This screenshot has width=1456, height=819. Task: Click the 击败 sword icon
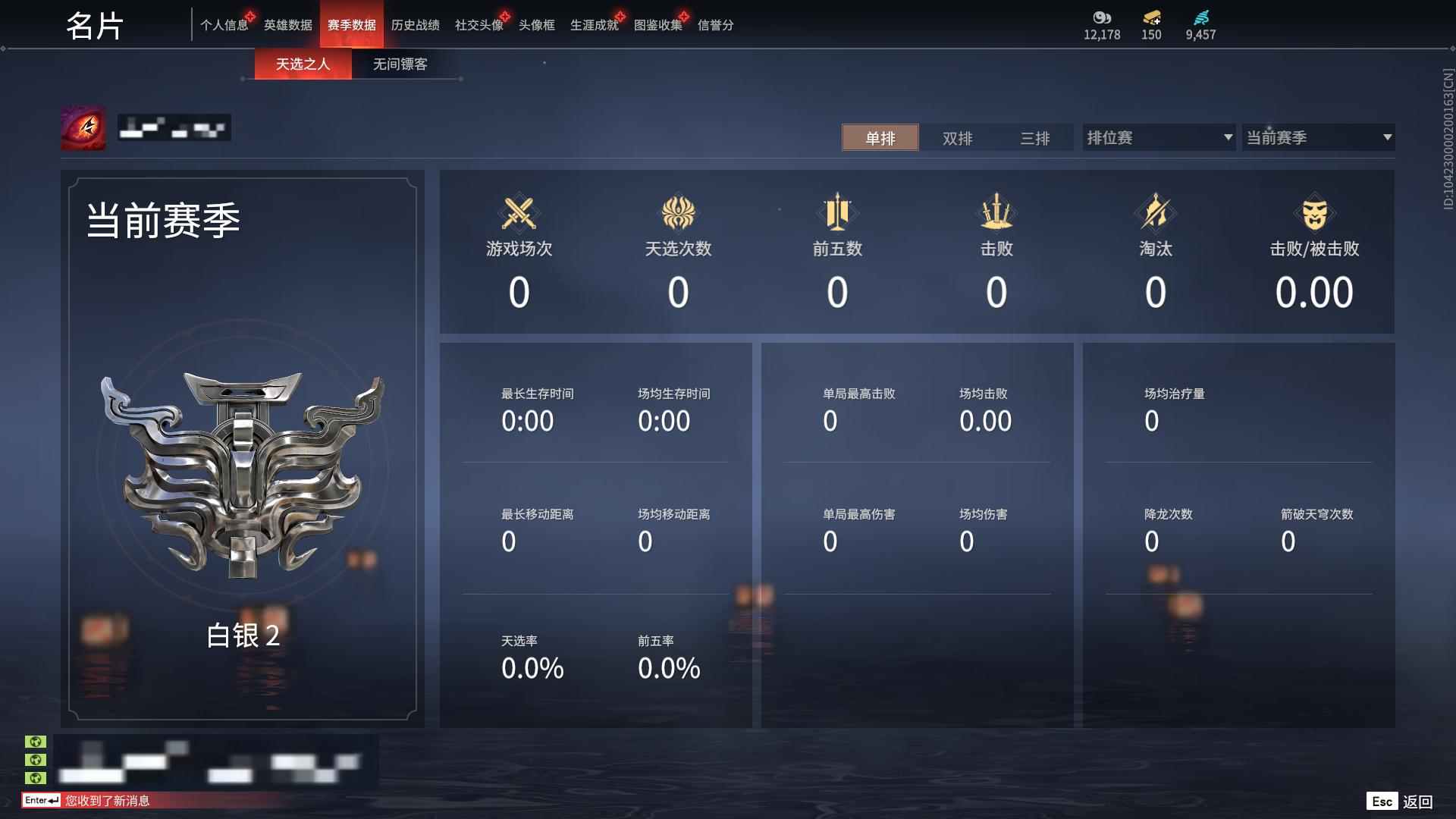point(997,213)
